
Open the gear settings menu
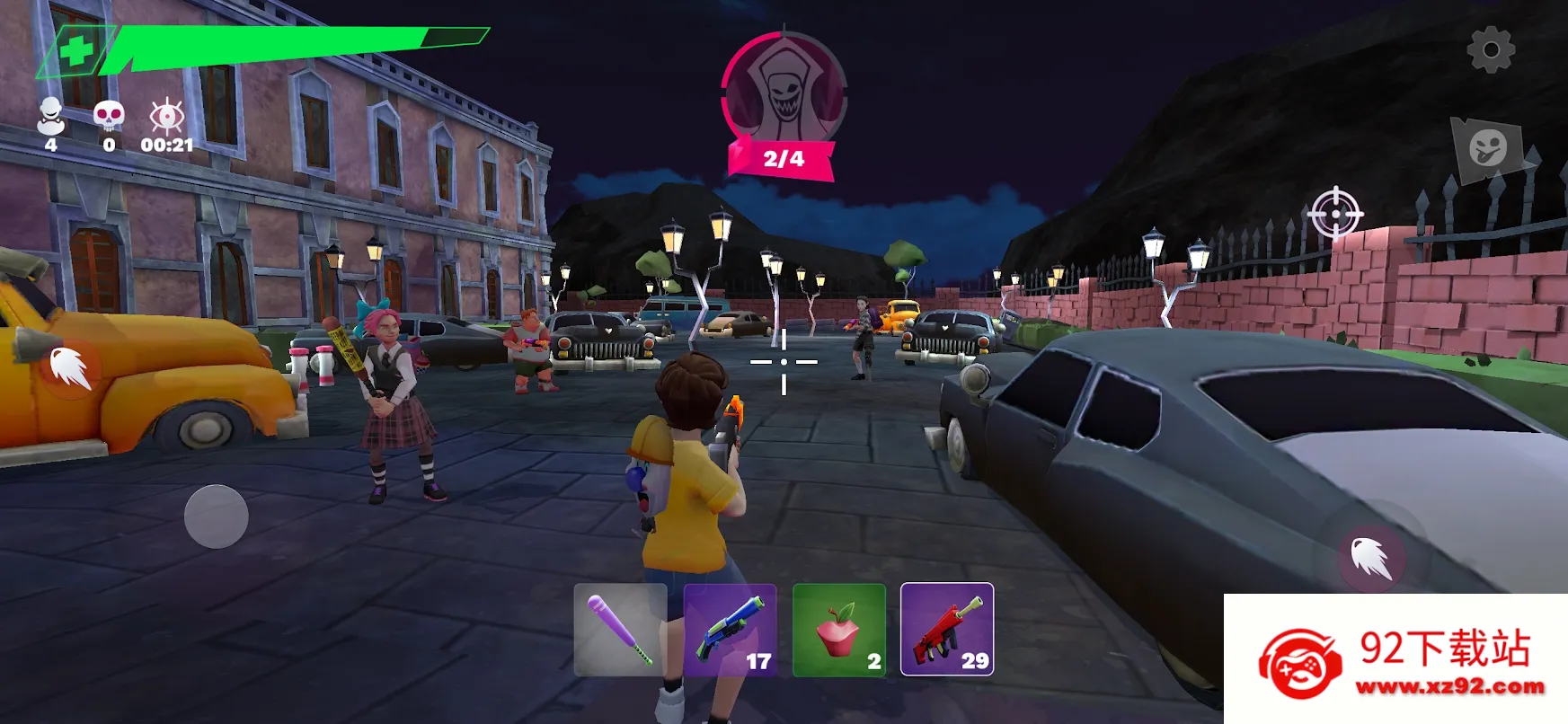point(1491,49)
